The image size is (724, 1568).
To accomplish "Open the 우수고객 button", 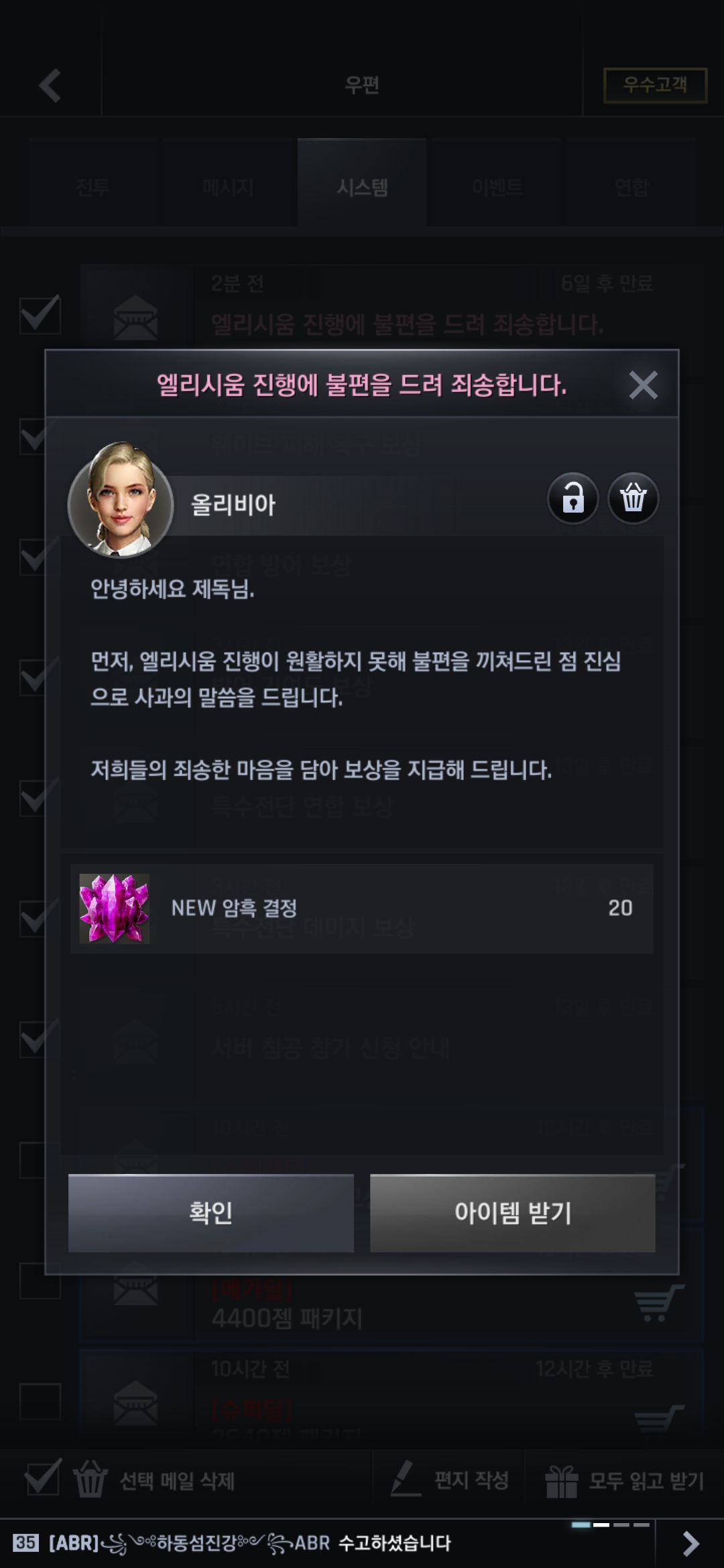I will pos(655,85).
